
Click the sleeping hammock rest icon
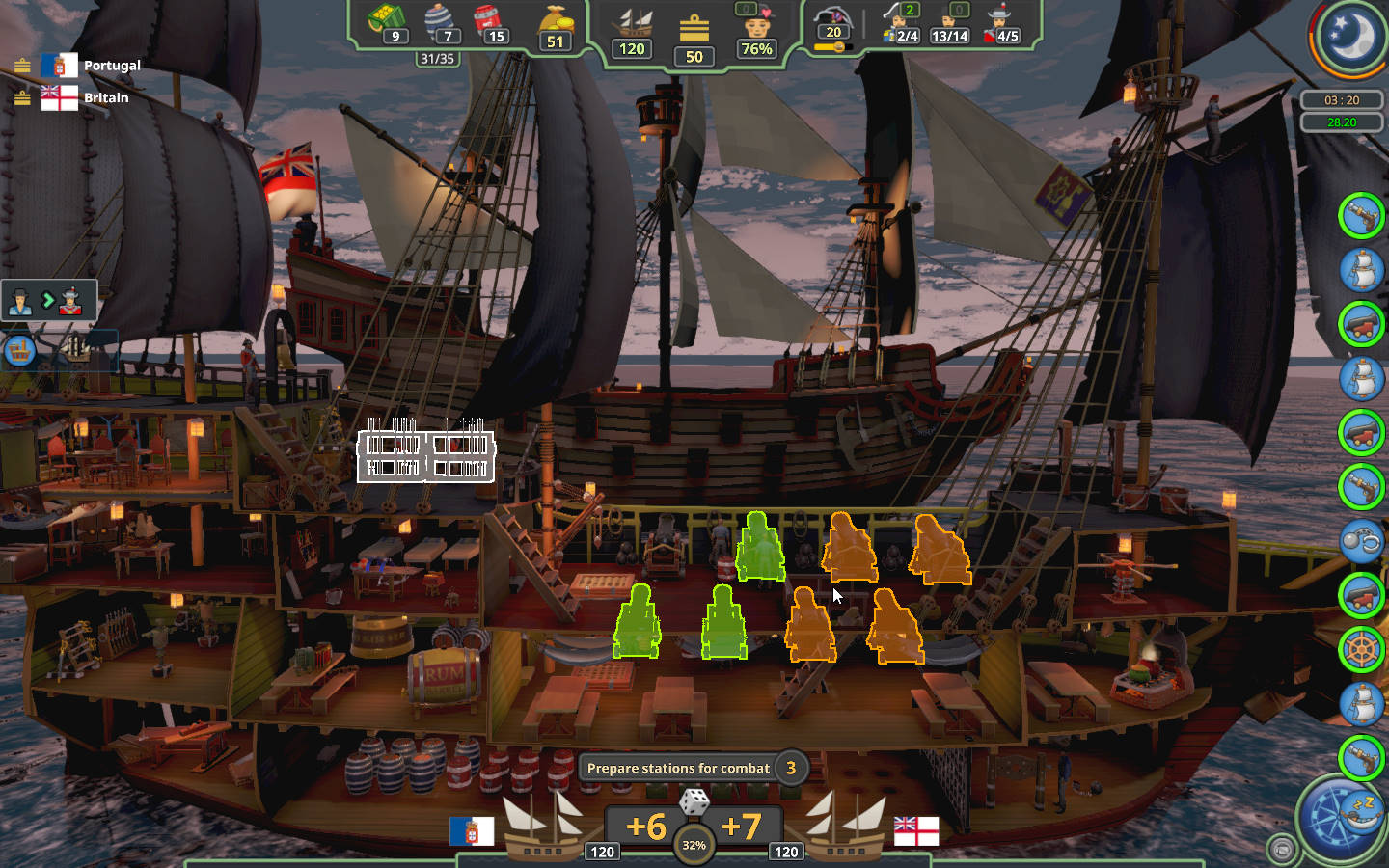1364,810
